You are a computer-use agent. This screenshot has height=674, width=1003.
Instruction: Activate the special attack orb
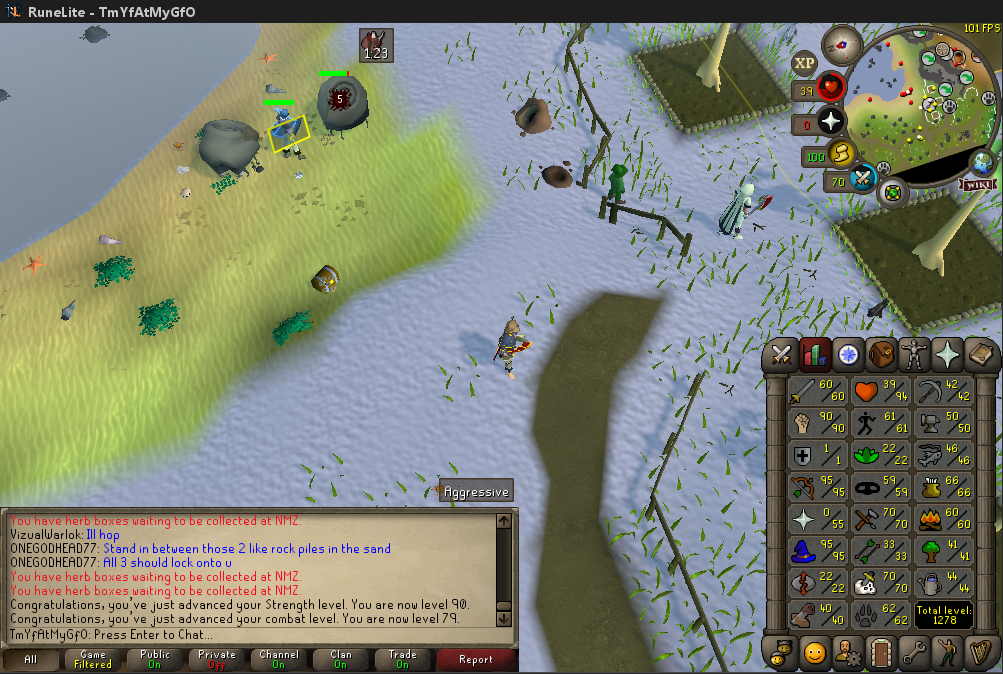(x=863, y=180)
